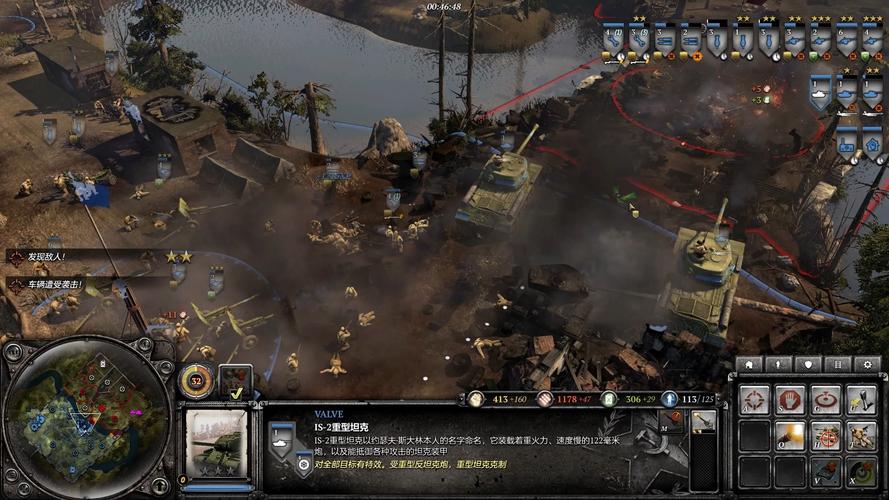Switch to the shield tab
The height and width of the screenshot is (500, 889).
click(807, 364)
